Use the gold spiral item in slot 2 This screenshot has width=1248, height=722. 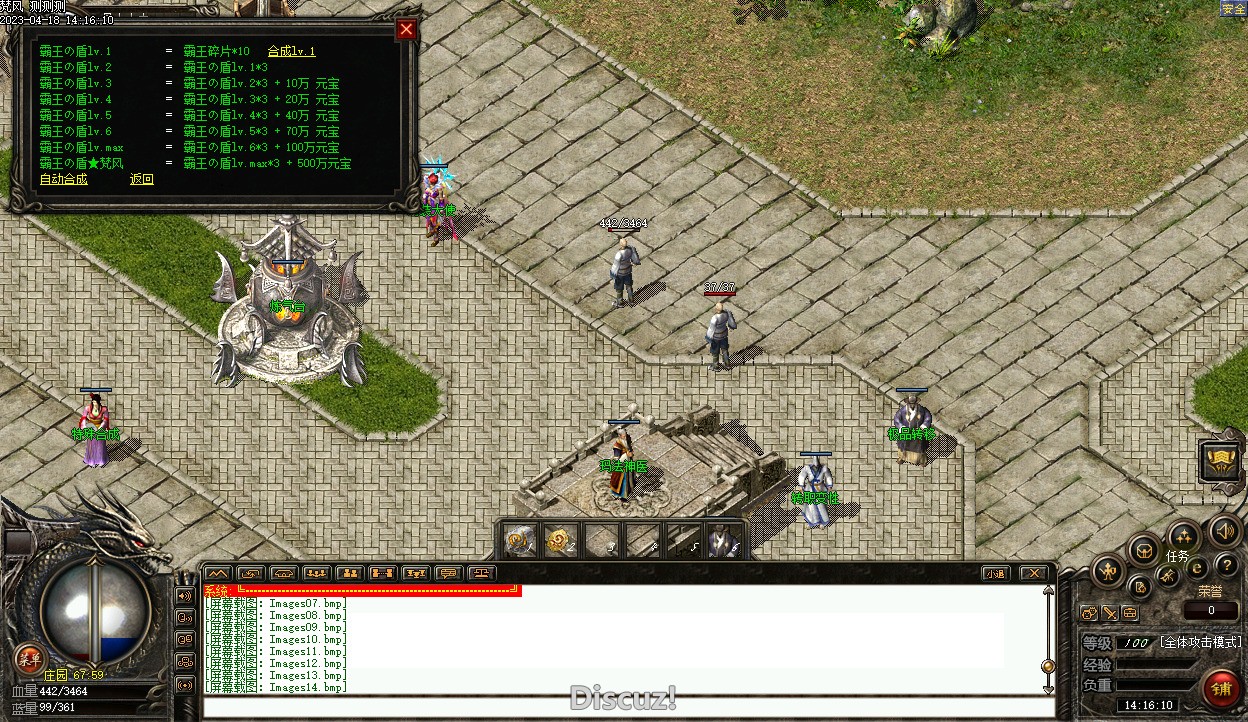tap(559, 541)
